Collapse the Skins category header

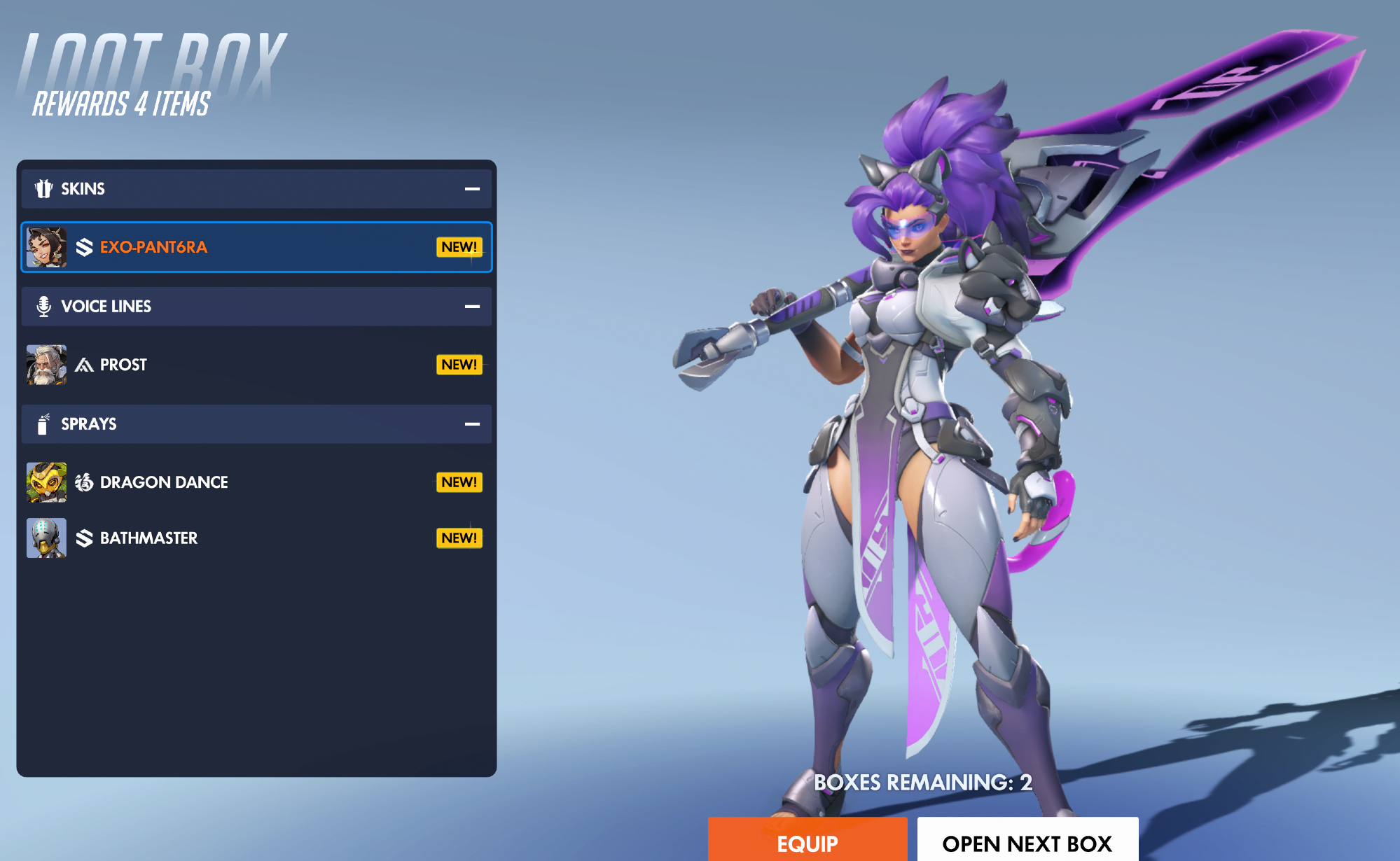pyautogui.click(x=472, y=189)
